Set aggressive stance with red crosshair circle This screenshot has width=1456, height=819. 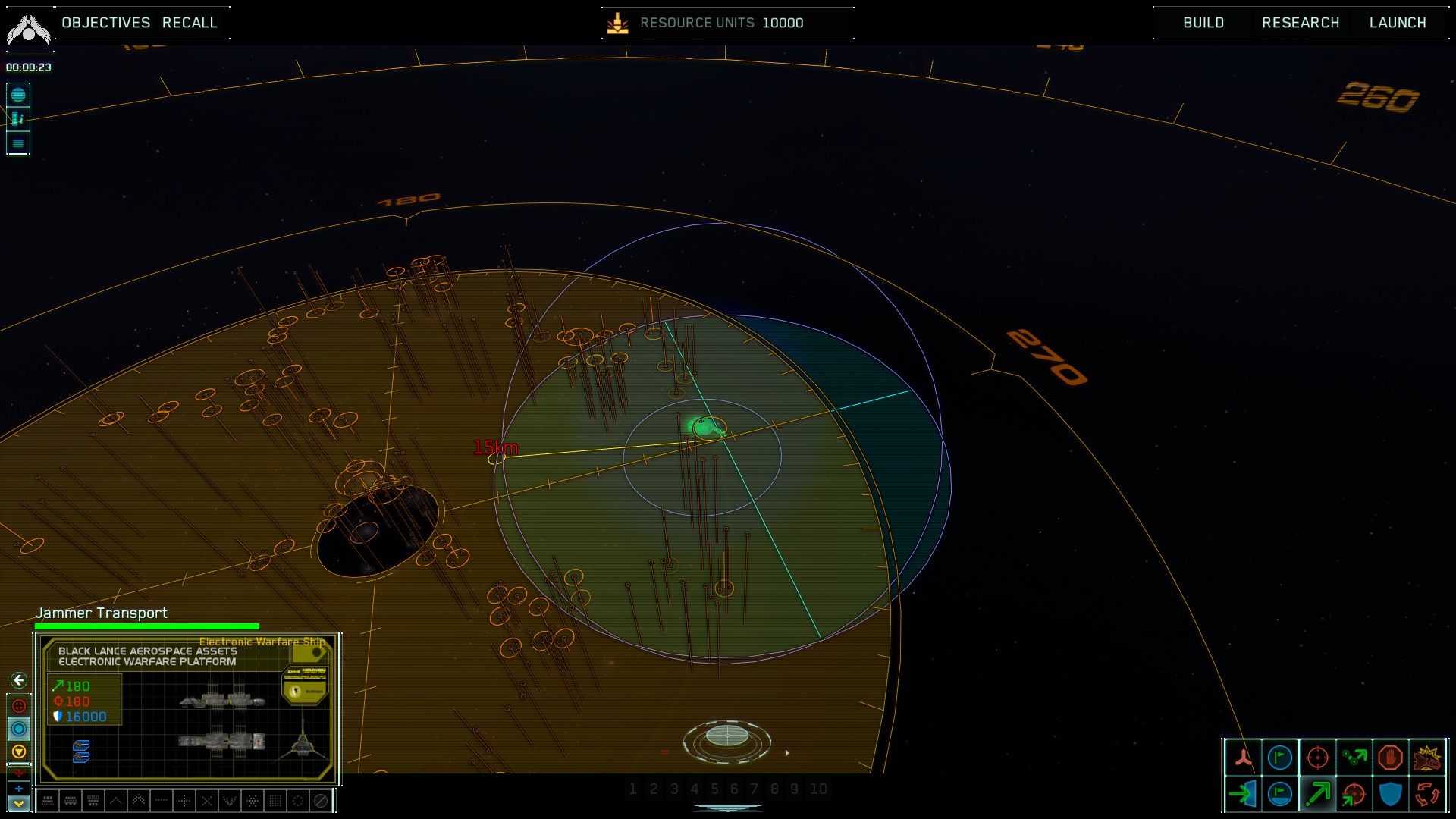tap(19, 706)
